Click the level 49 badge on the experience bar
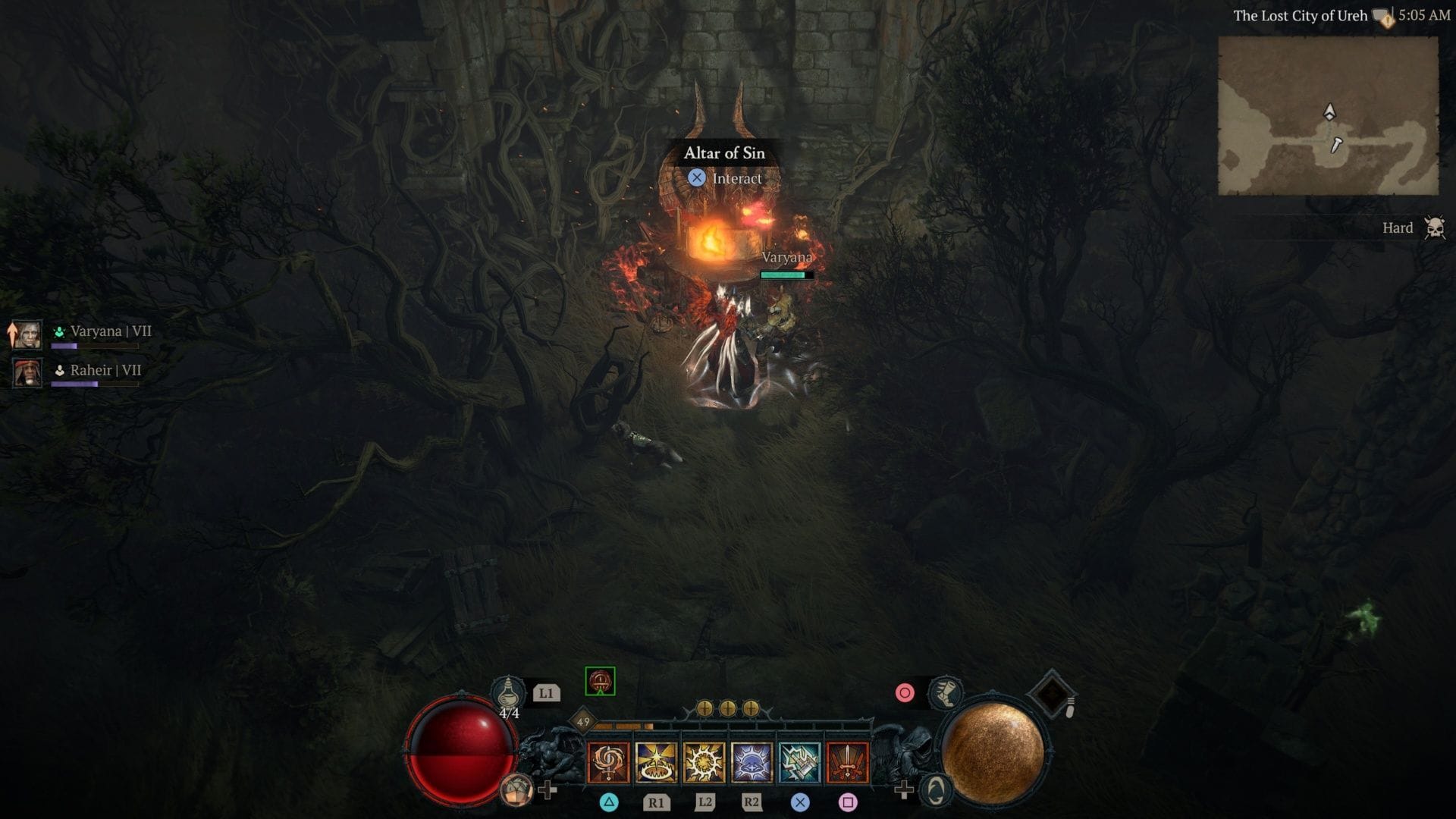The image size is (1456, 819). (x=584, y=721)
